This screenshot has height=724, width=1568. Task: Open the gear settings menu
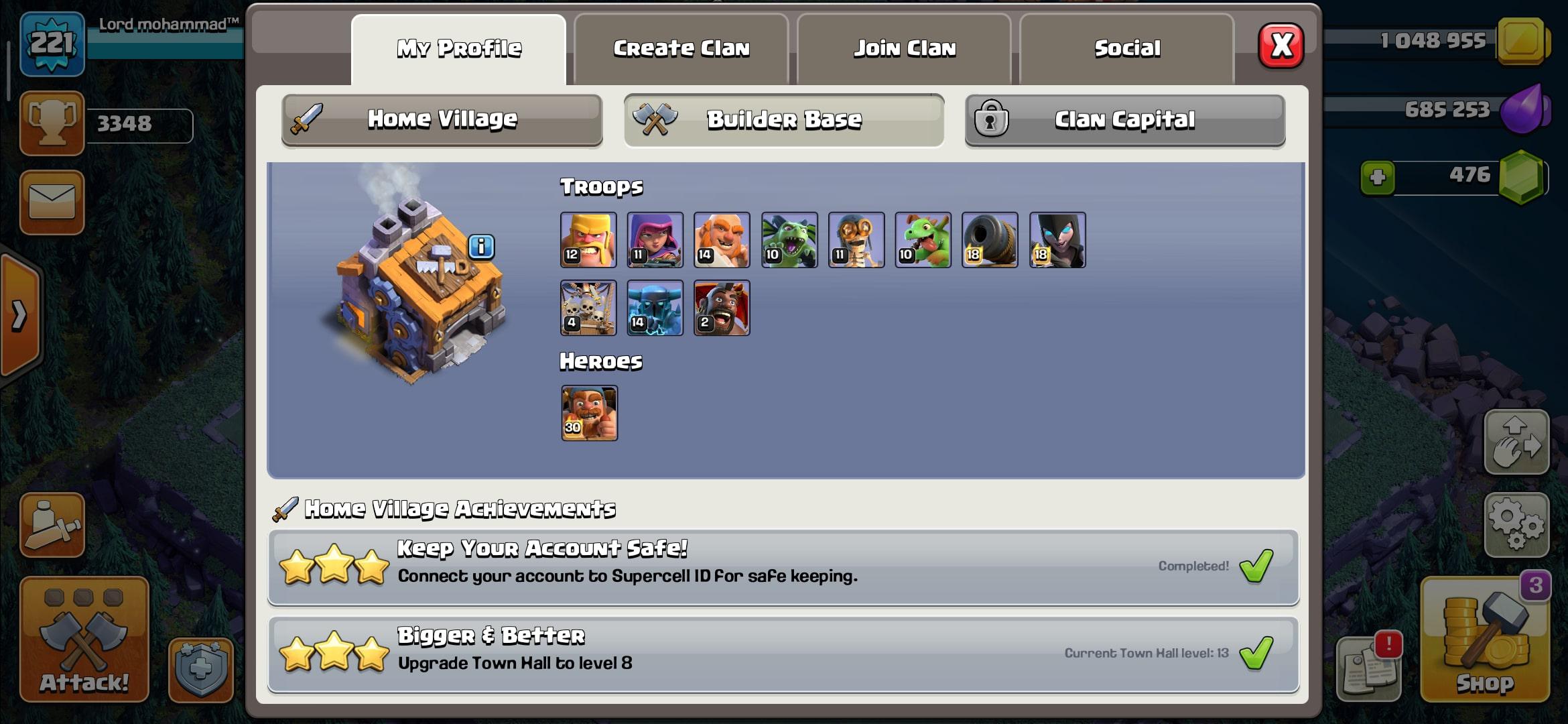tap(1516, 525)
